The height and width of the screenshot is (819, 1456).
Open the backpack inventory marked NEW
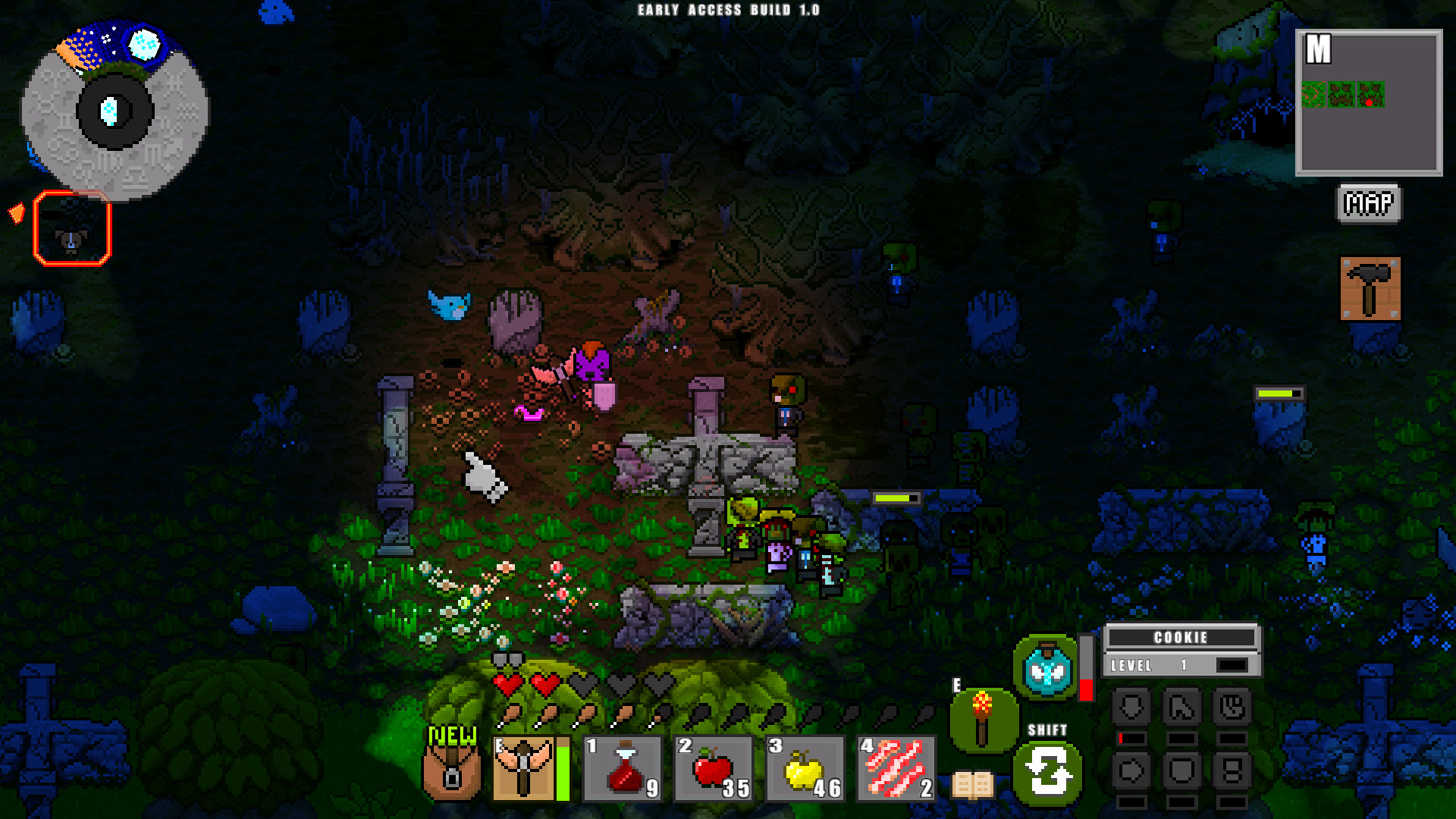click(x=451, y=773)
